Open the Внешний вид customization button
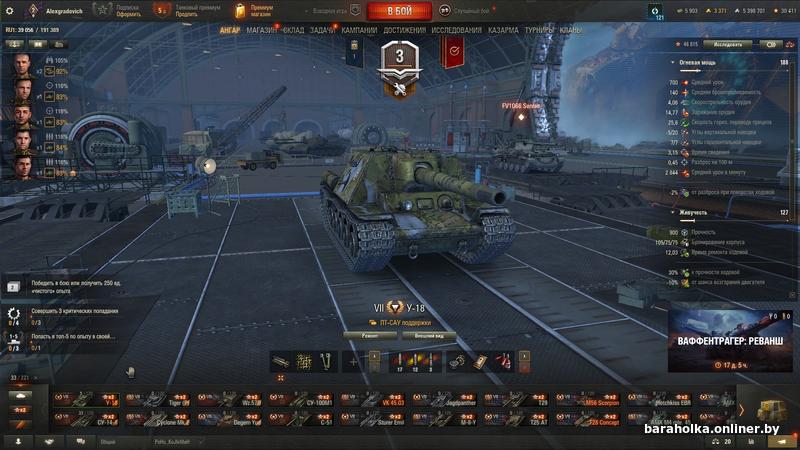The height and width of the screenshot is (450, 800). pyautogui.click(x=429, y=335)
